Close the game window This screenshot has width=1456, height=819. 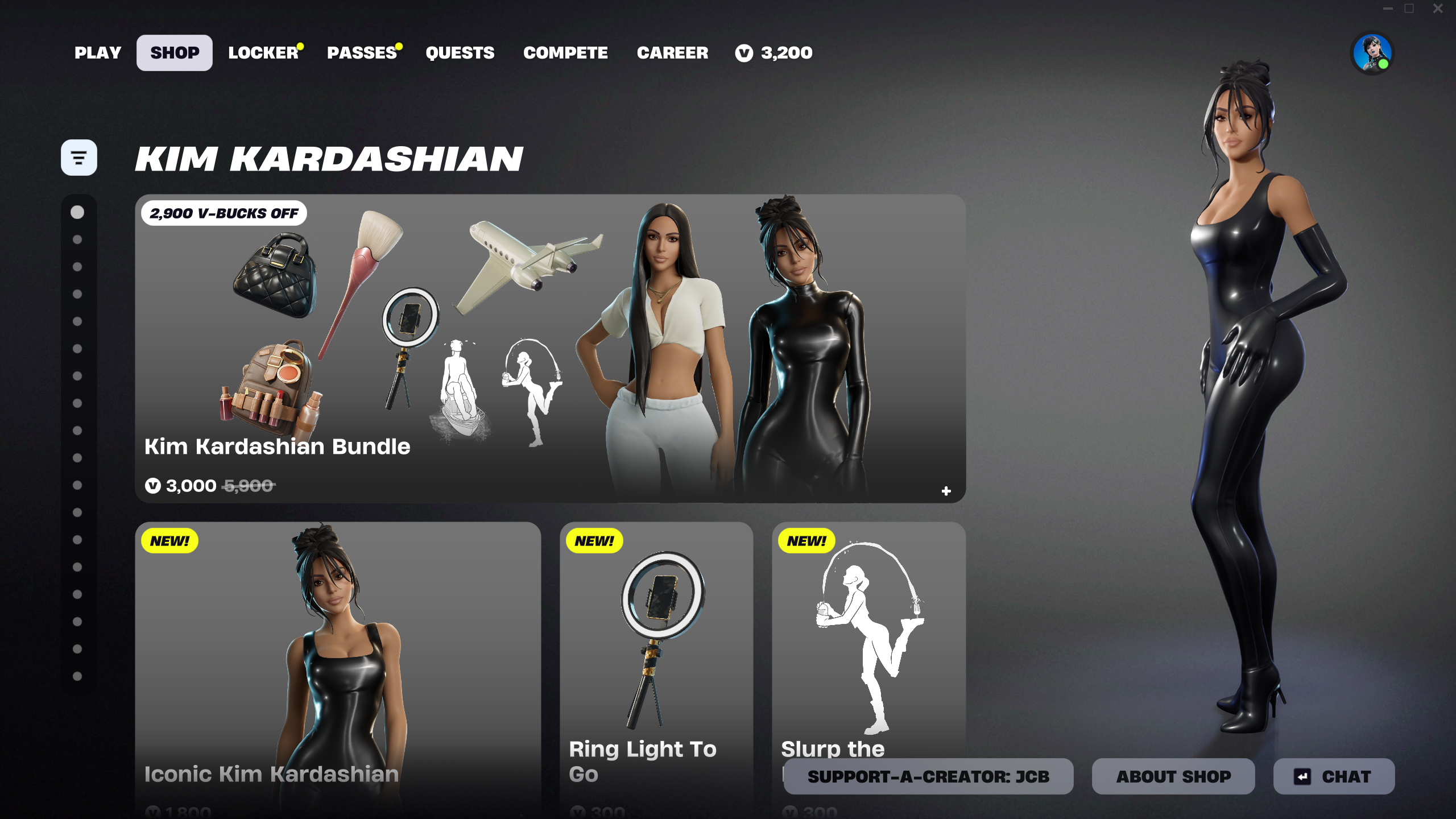point(1438,9)
